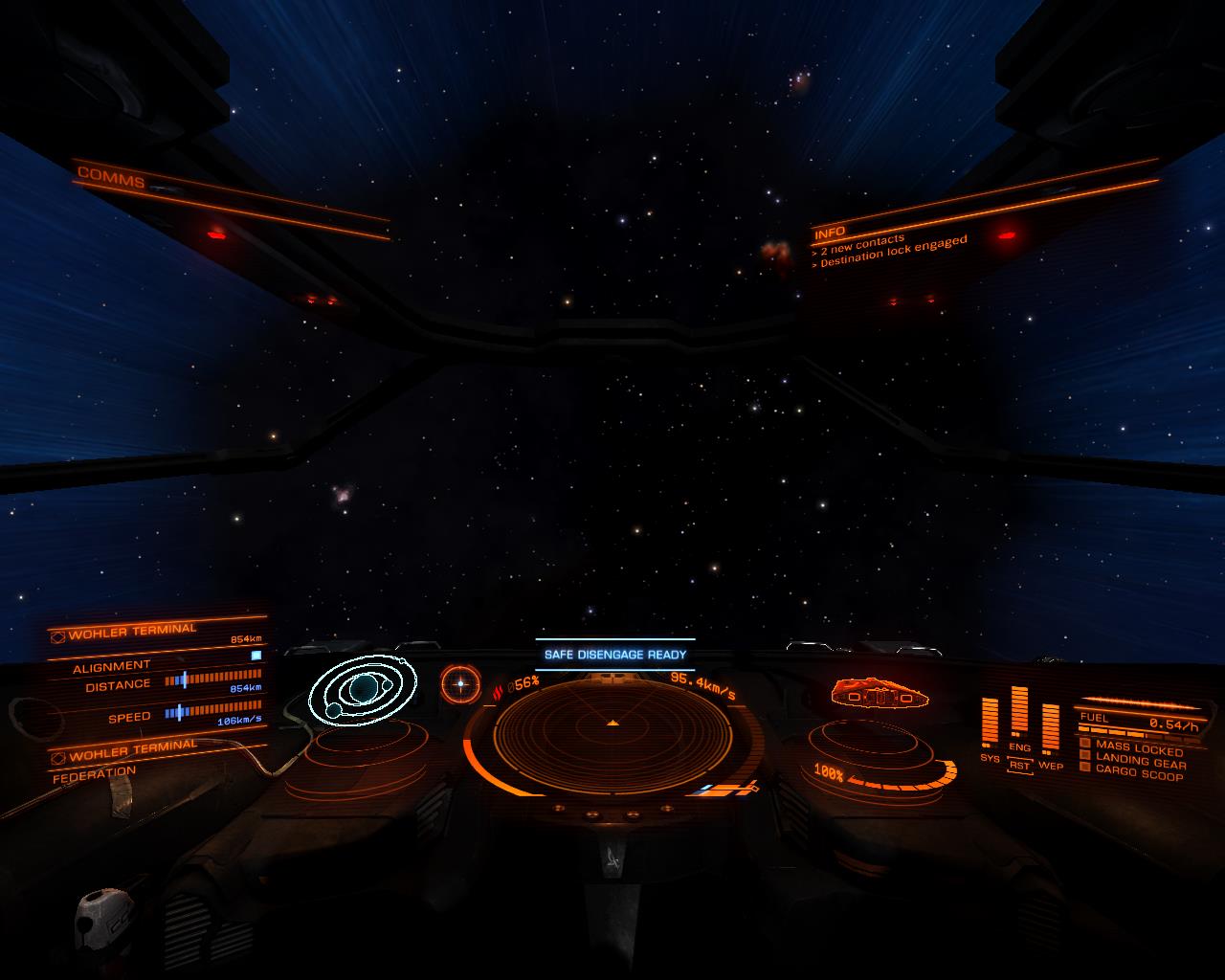The height and width of the screenshot is (980, 1225).
Task: Divert power to SYS
Action: tap(990, 758)
